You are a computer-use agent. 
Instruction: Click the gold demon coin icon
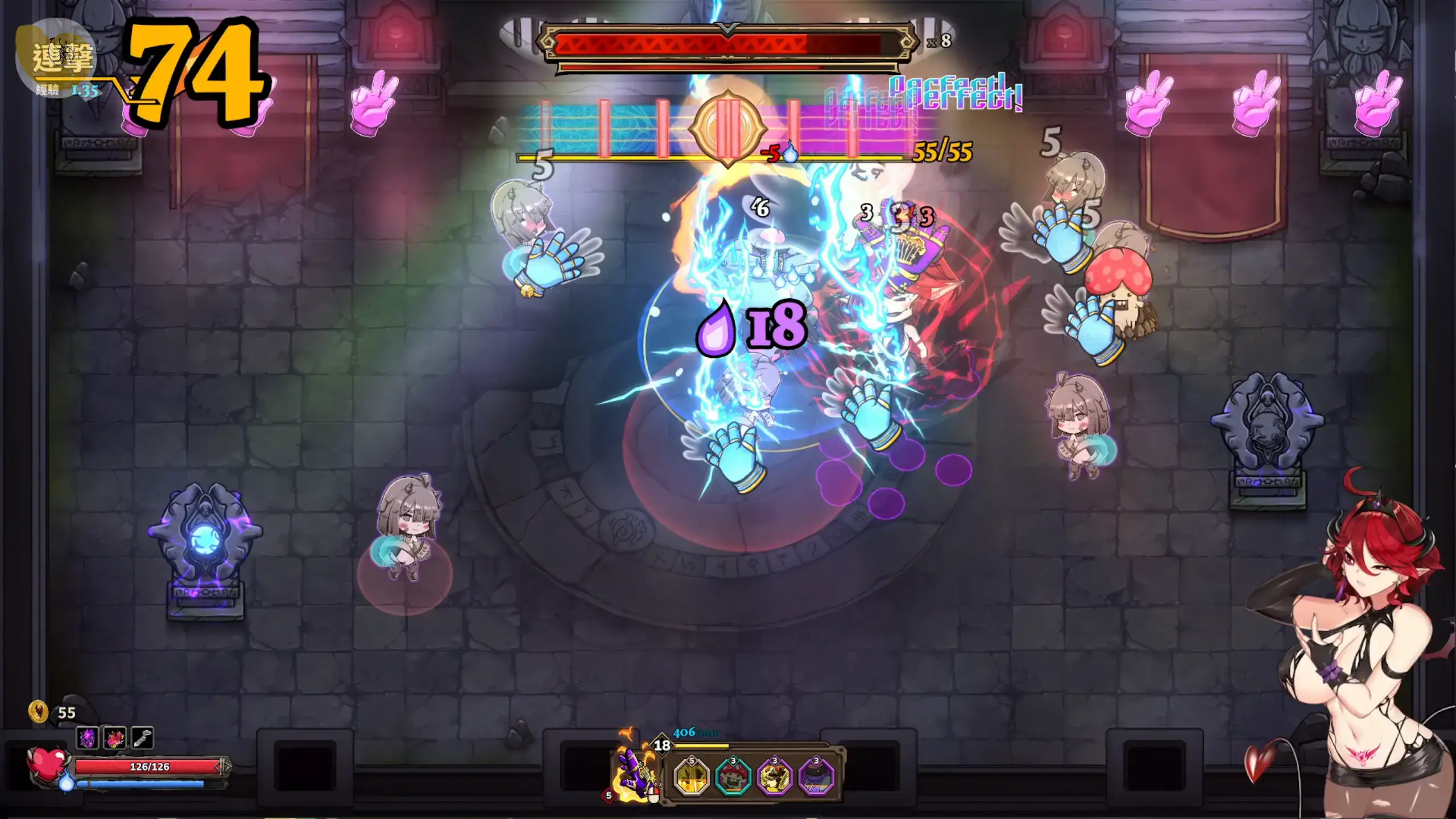pos(39,712)
